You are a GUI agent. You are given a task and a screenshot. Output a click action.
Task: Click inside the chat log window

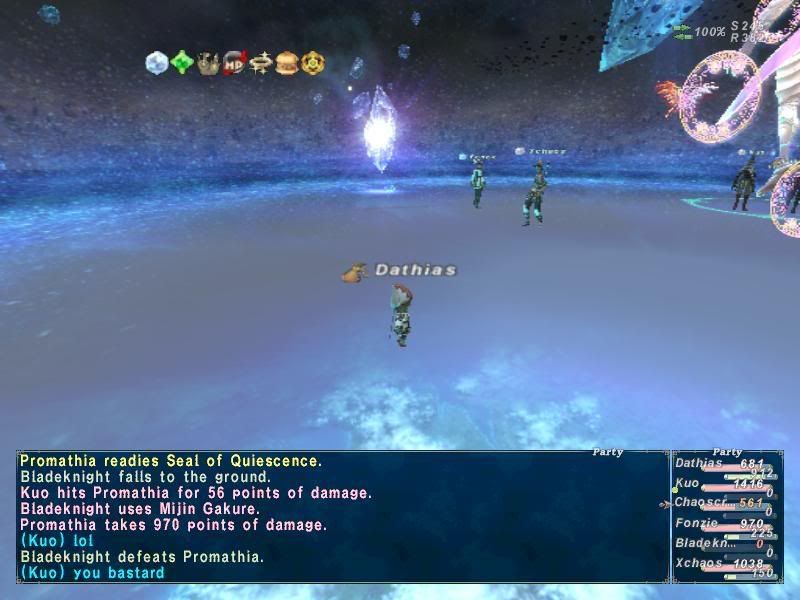coord(340,517)
